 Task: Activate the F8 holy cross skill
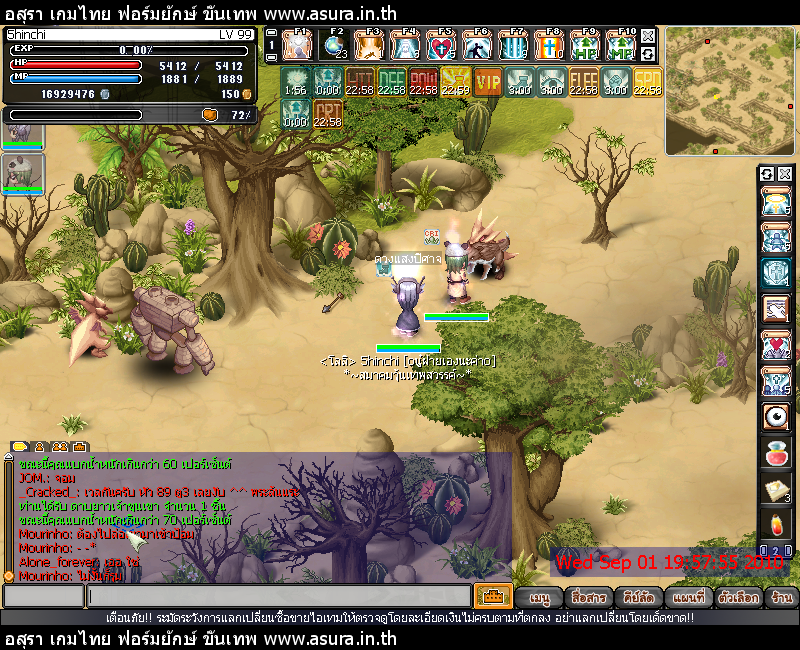click(548, 46)
